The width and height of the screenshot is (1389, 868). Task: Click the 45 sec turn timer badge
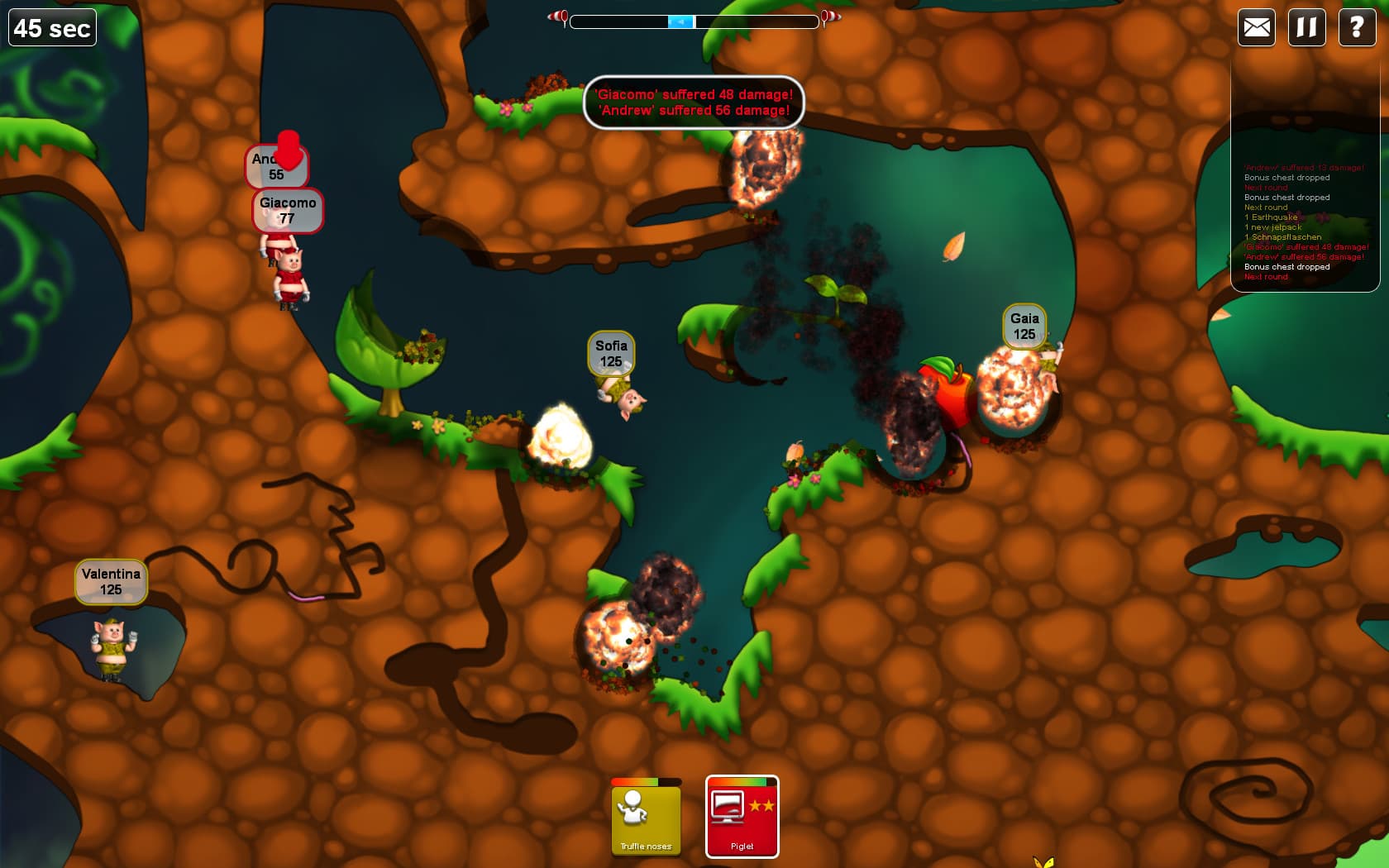51,27
